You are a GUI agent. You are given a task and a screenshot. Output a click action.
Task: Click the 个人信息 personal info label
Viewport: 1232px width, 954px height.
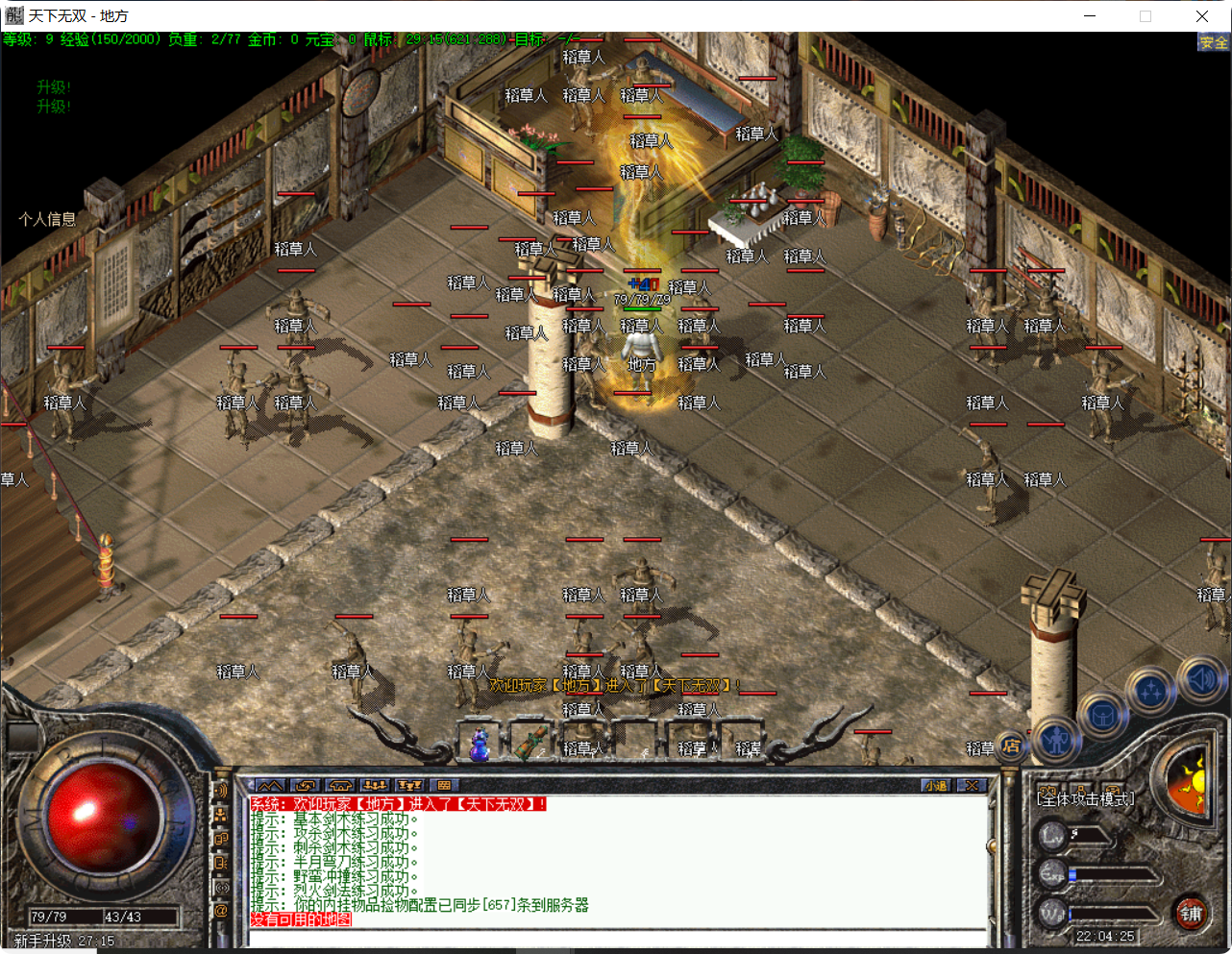pos(48,218)
